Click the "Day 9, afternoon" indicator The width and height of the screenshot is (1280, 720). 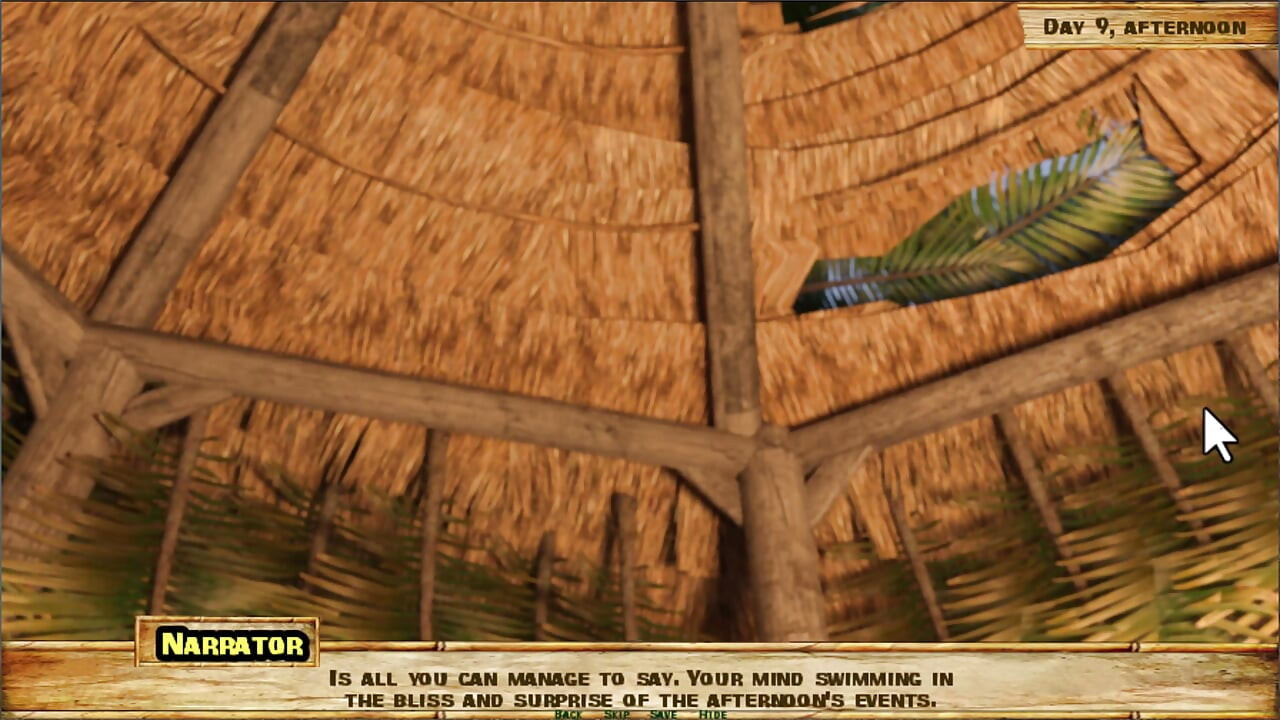point(1143,26)
